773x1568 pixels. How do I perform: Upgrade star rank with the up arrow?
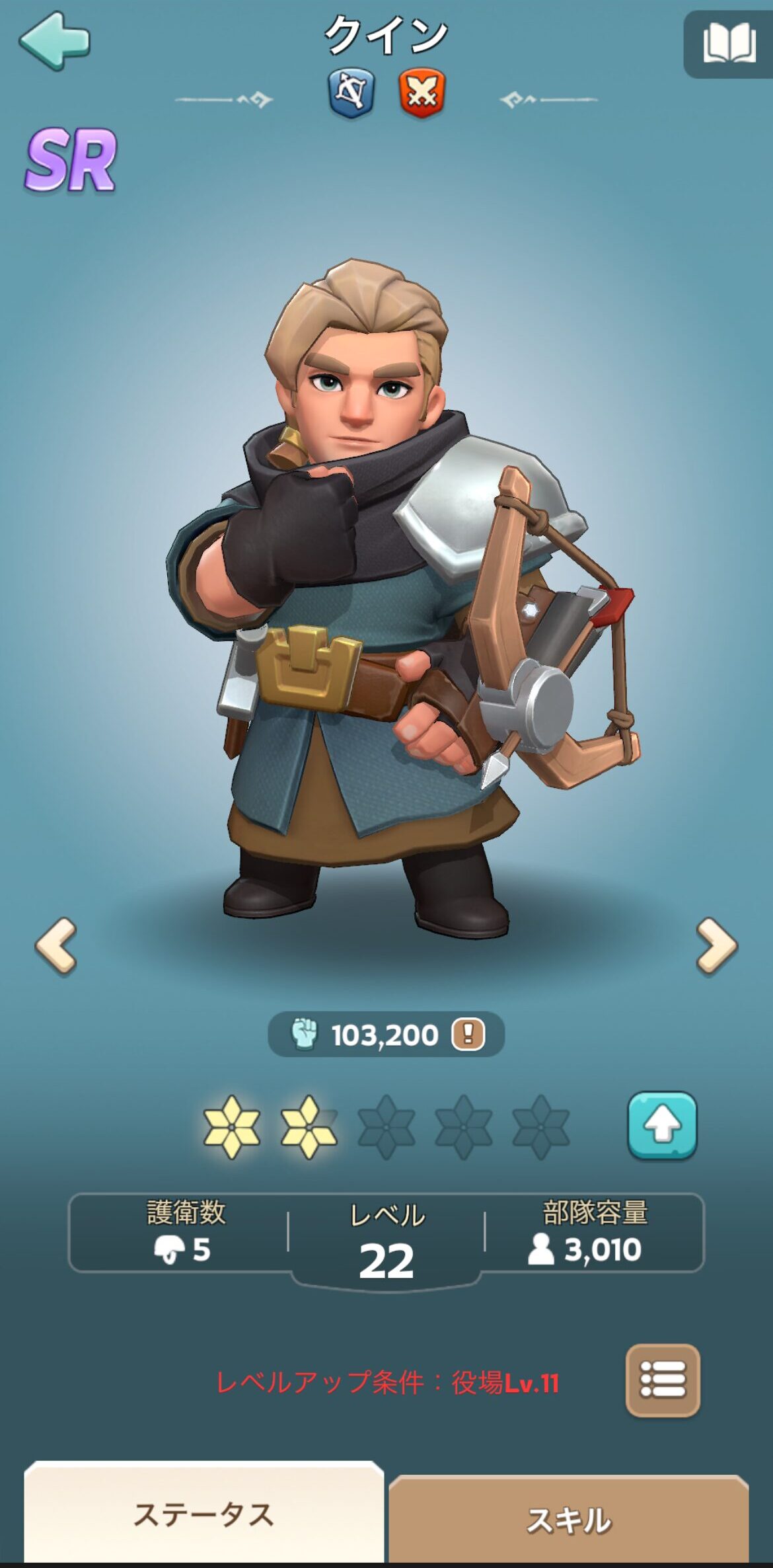(x=662, y=1125)
